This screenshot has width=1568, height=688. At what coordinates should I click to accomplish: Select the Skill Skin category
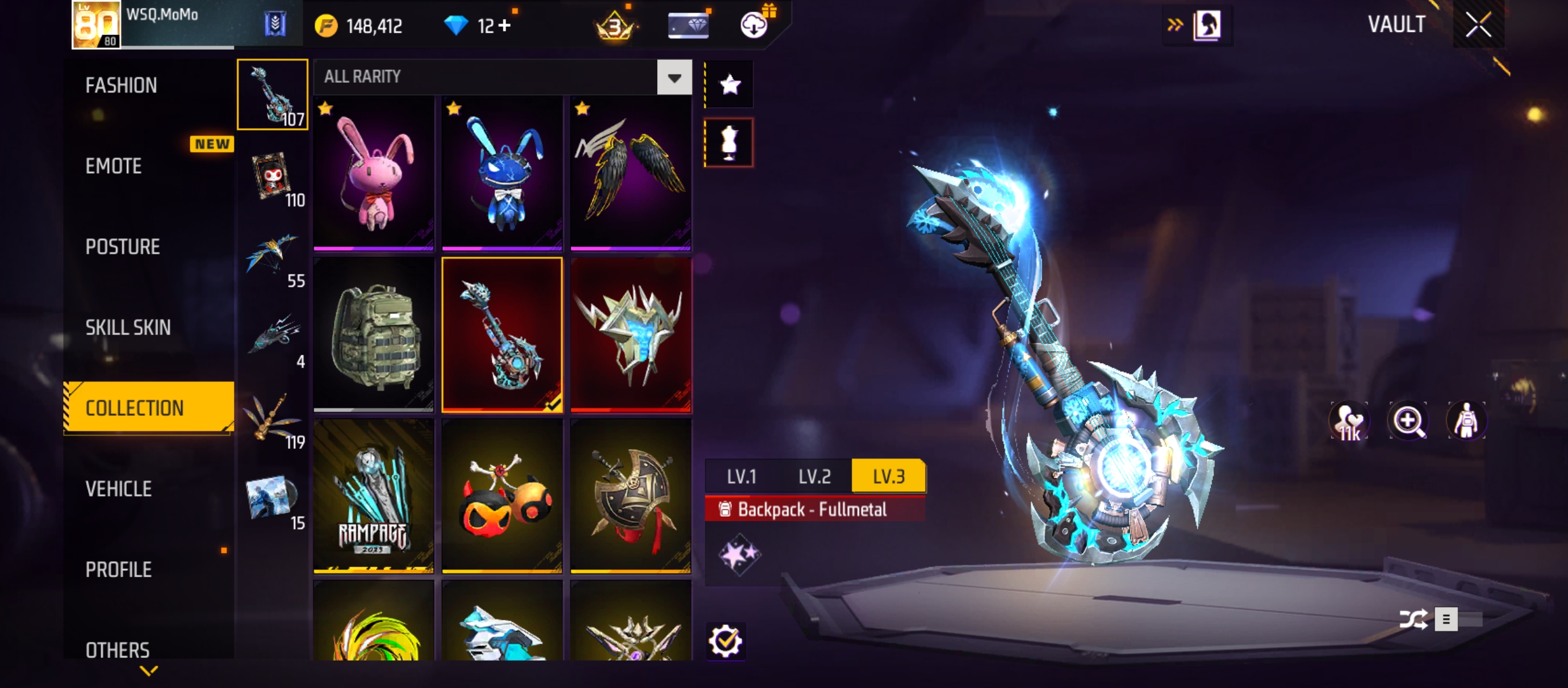point(128,327)
